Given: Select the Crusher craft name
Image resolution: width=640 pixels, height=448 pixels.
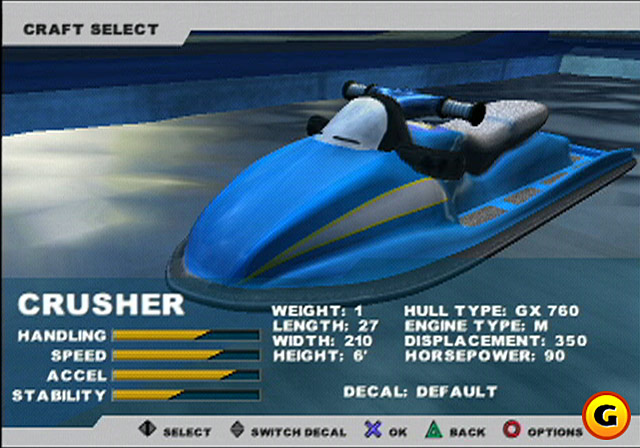Looking at the screenshot, I should click(x=102, y=305).
